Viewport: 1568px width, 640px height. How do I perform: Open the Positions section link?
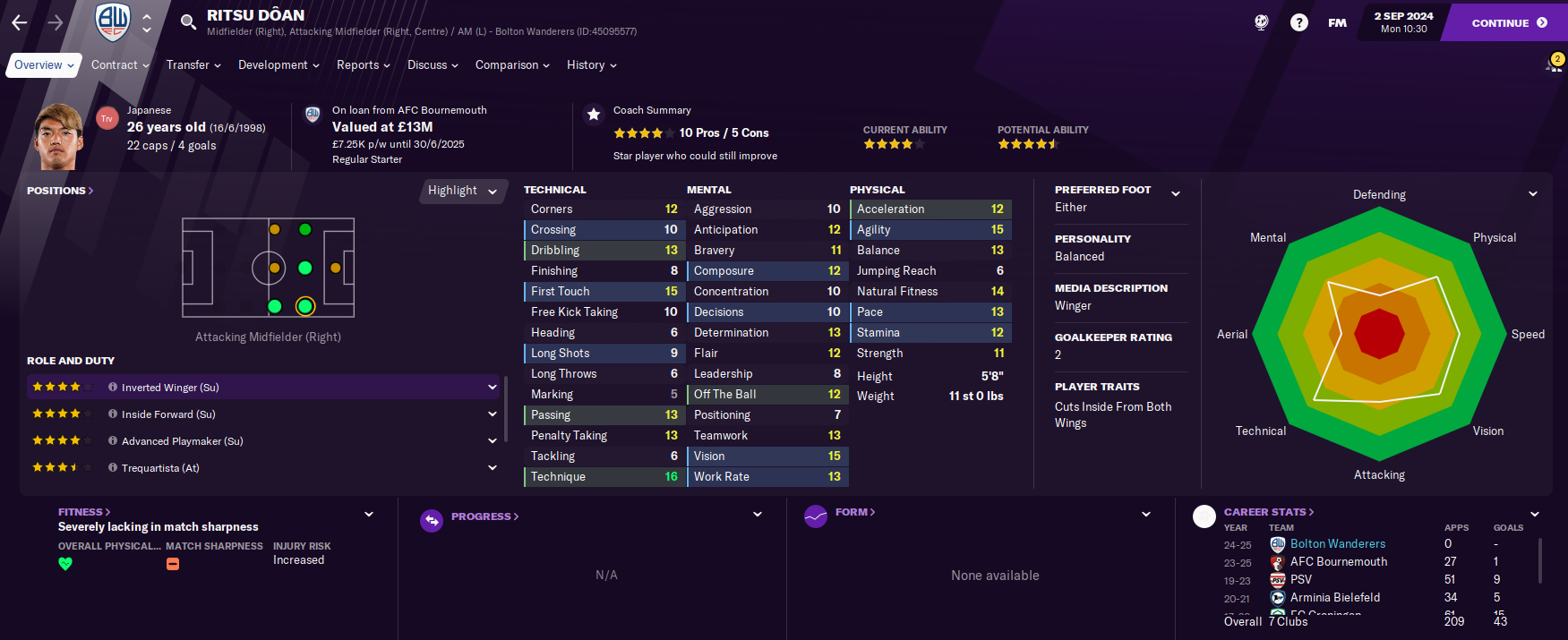(60, 191)
